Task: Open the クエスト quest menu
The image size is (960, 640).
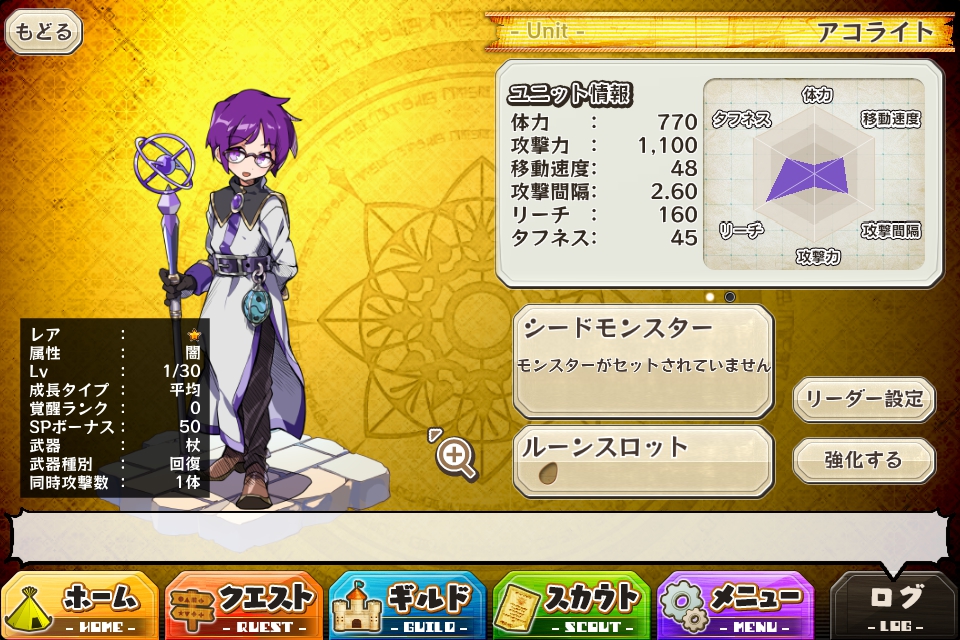Action: pyautogui.click(x=244, y=604)
